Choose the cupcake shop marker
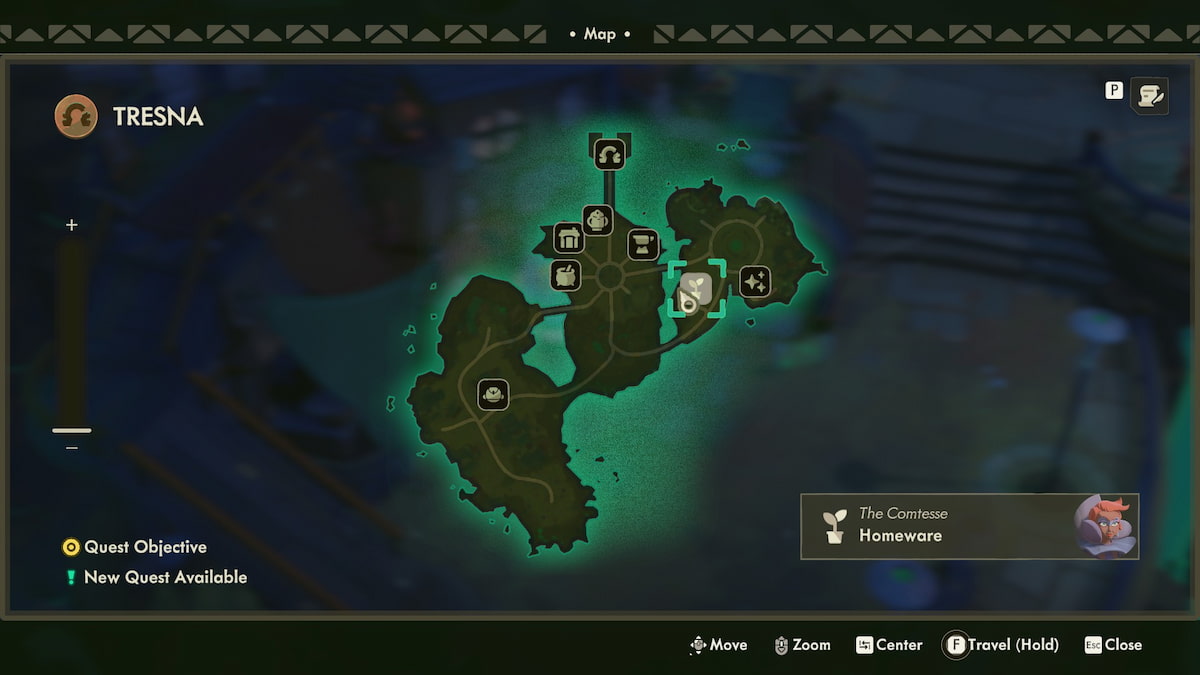The height and width of the screenshot is (675, 1200). pos(597,220)
